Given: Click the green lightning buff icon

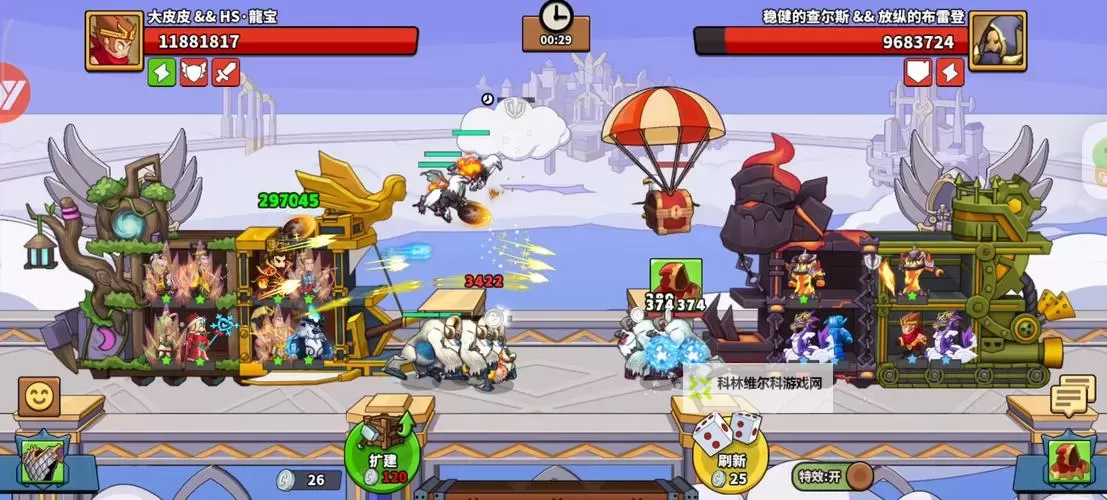Looking at the screenshot, I should [x=162, y=72].
